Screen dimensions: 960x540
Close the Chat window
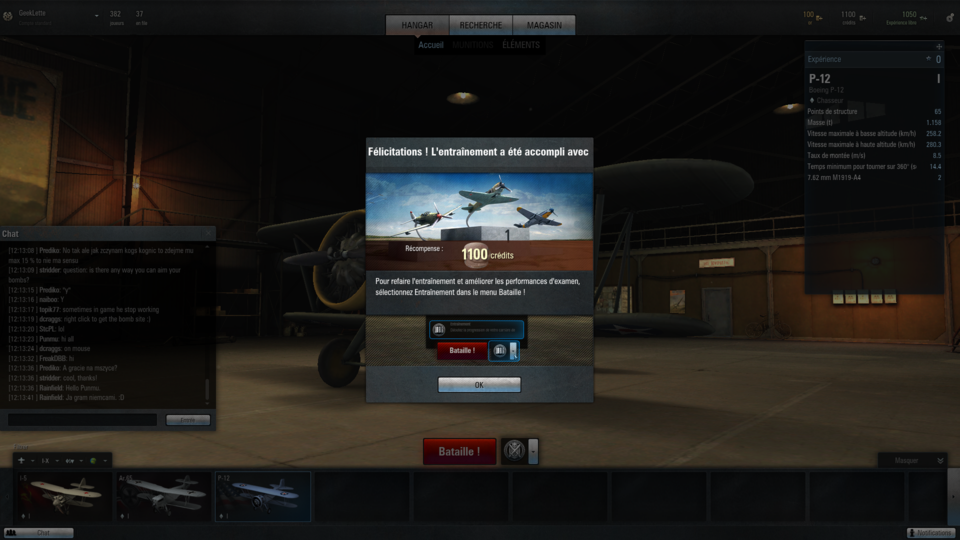point(208,233)
